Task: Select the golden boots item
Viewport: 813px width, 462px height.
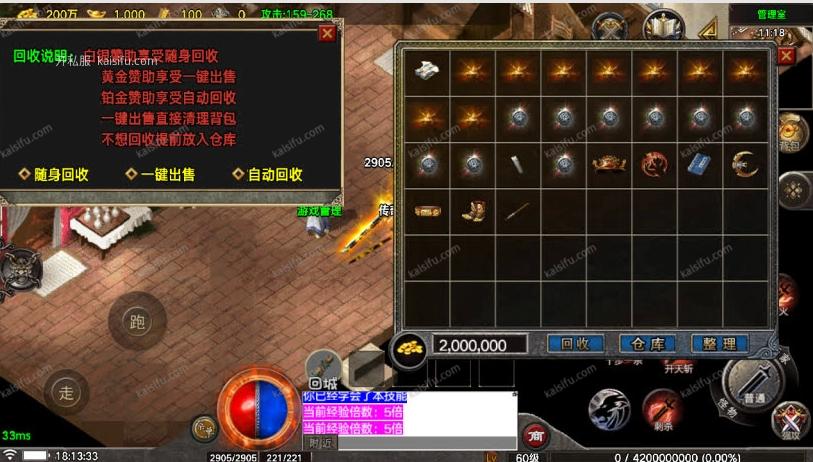Action: (473, 210)
